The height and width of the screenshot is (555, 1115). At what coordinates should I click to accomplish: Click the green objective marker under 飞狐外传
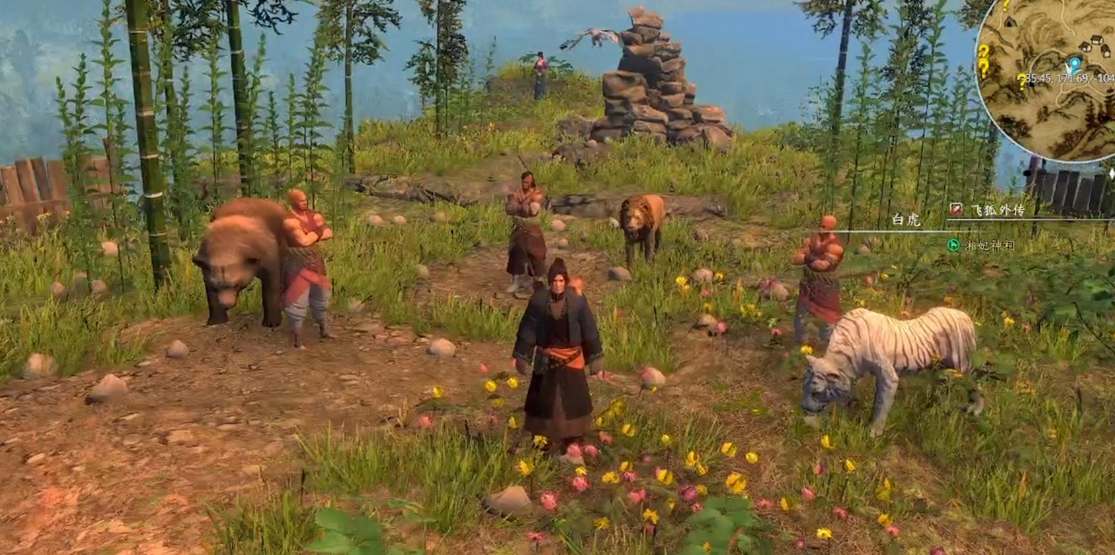coord(953,244)
